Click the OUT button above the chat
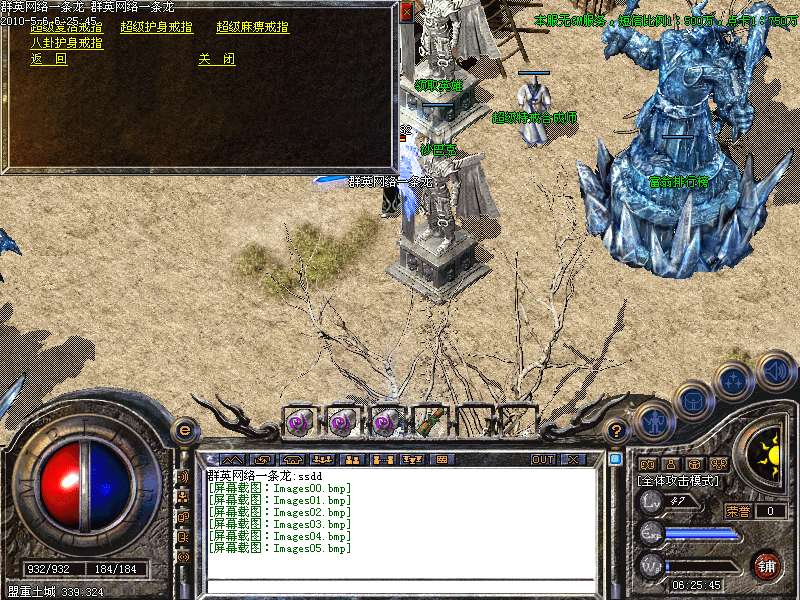This screenshot has width=800, height=600. (543, 460)
